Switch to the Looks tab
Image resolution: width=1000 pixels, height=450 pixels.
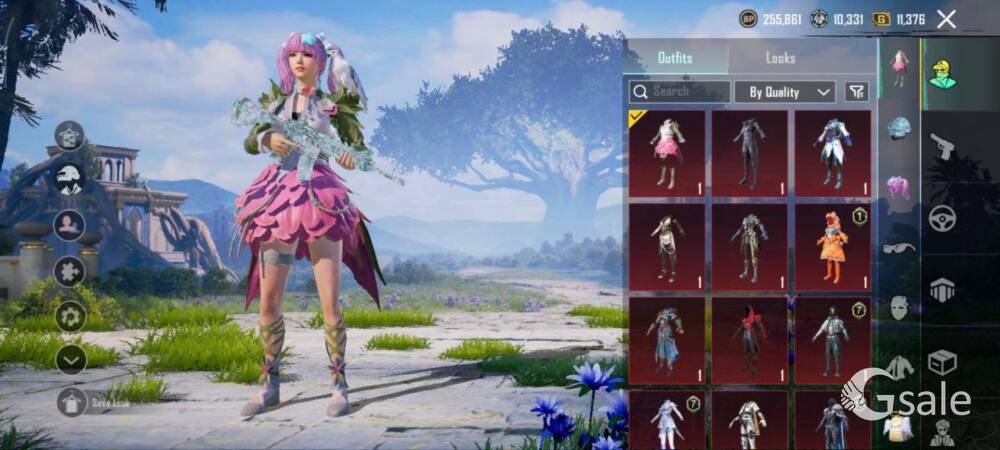tap(780, 58)
